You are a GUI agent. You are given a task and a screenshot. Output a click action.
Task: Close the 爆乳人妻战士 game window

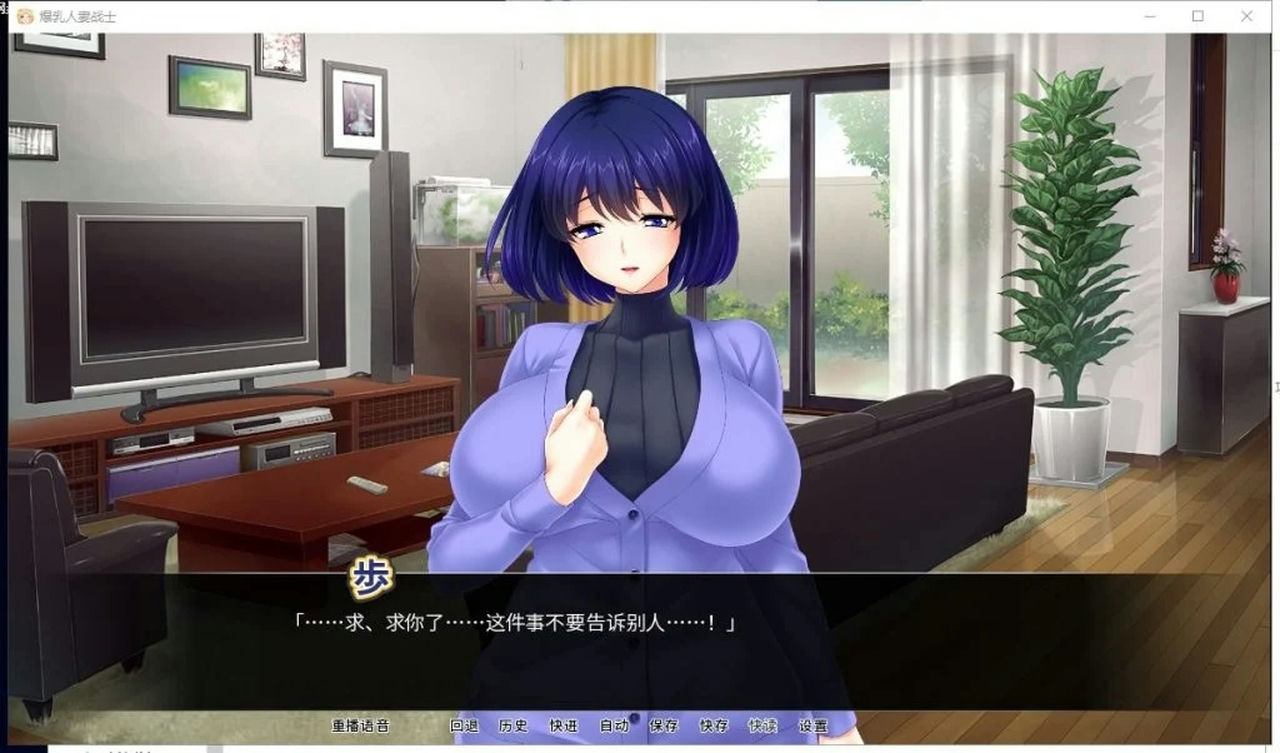click(x=1245, y=16)
